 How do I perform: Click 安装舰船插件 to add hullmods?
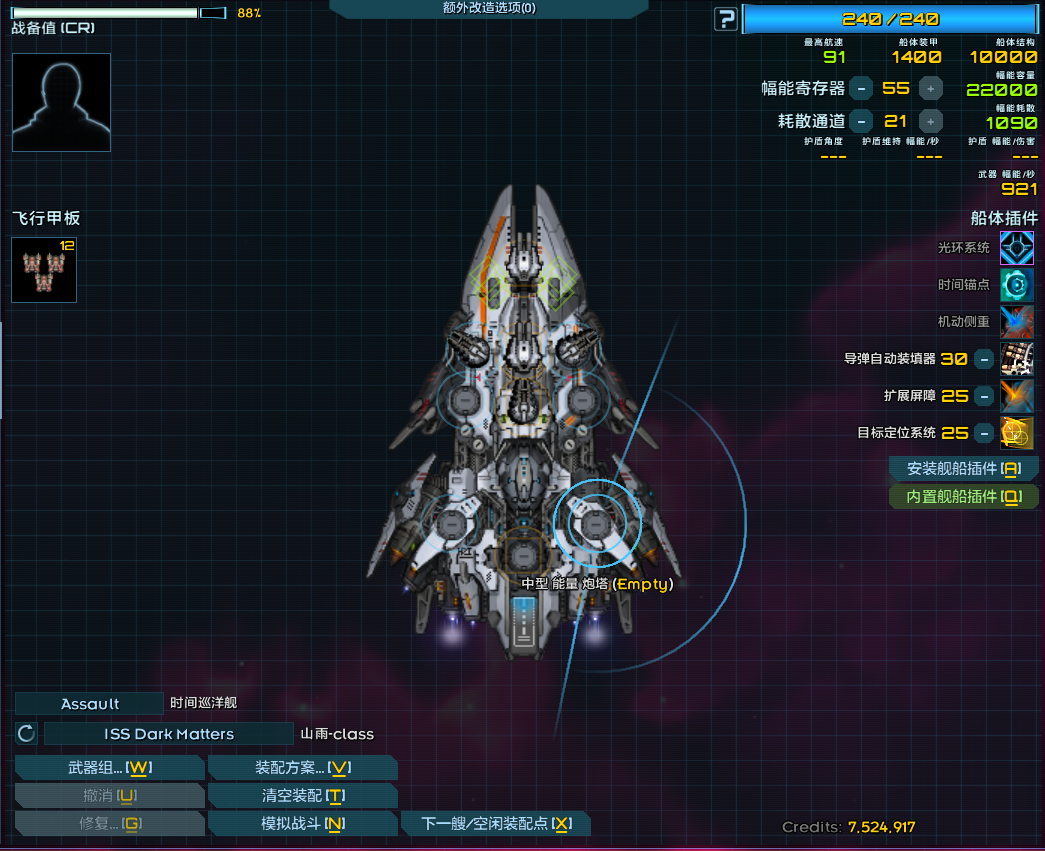click(x=963, y=468)
